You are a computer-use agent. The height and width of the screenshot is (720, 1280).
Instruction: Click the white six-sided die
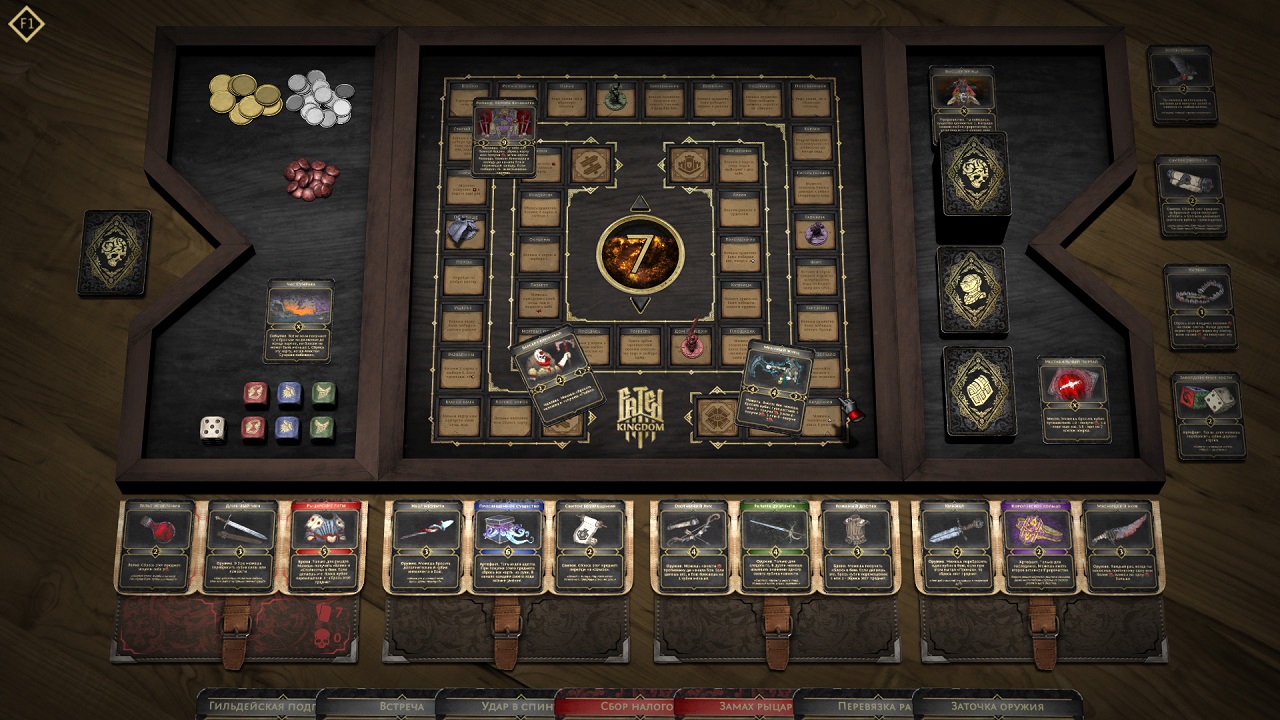coord(212,428)
